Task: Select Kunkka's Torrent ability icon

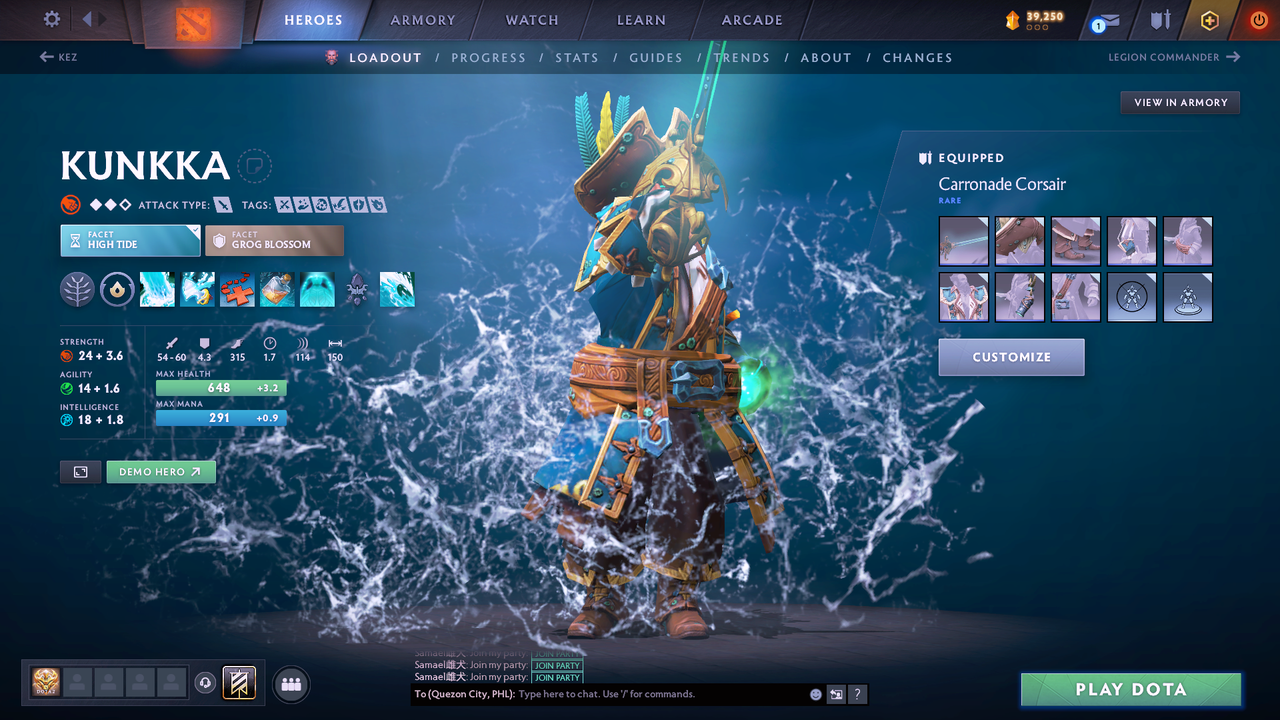Action: click(157, 289)
